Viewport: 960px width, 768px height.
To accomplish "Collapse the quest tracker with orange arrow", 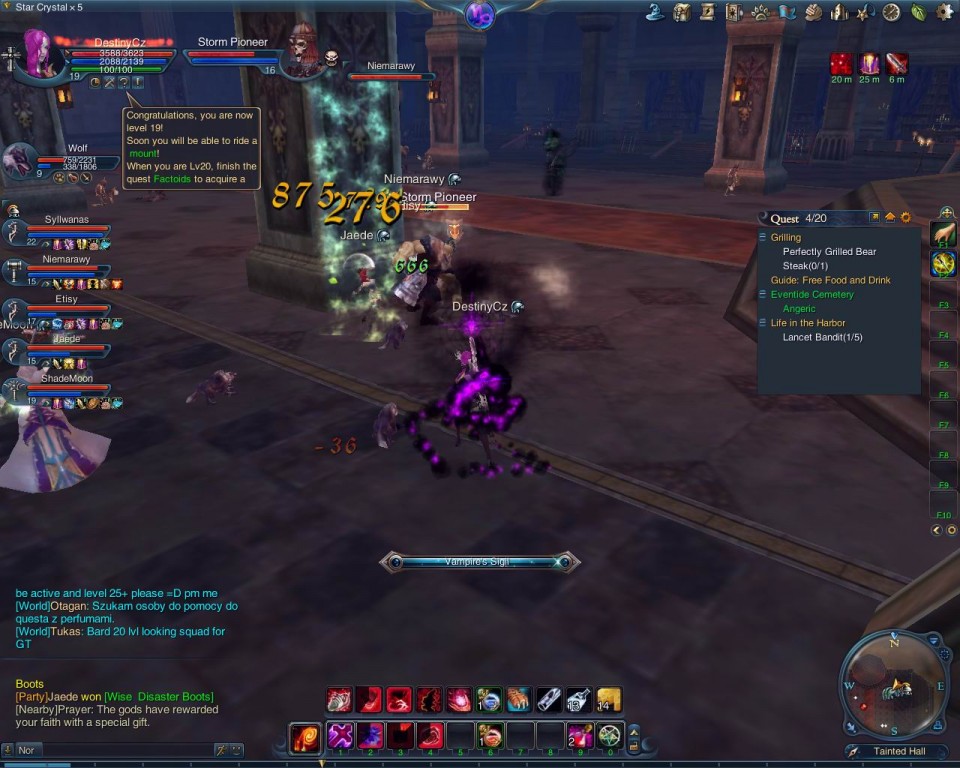I will (x=890, y=217).
